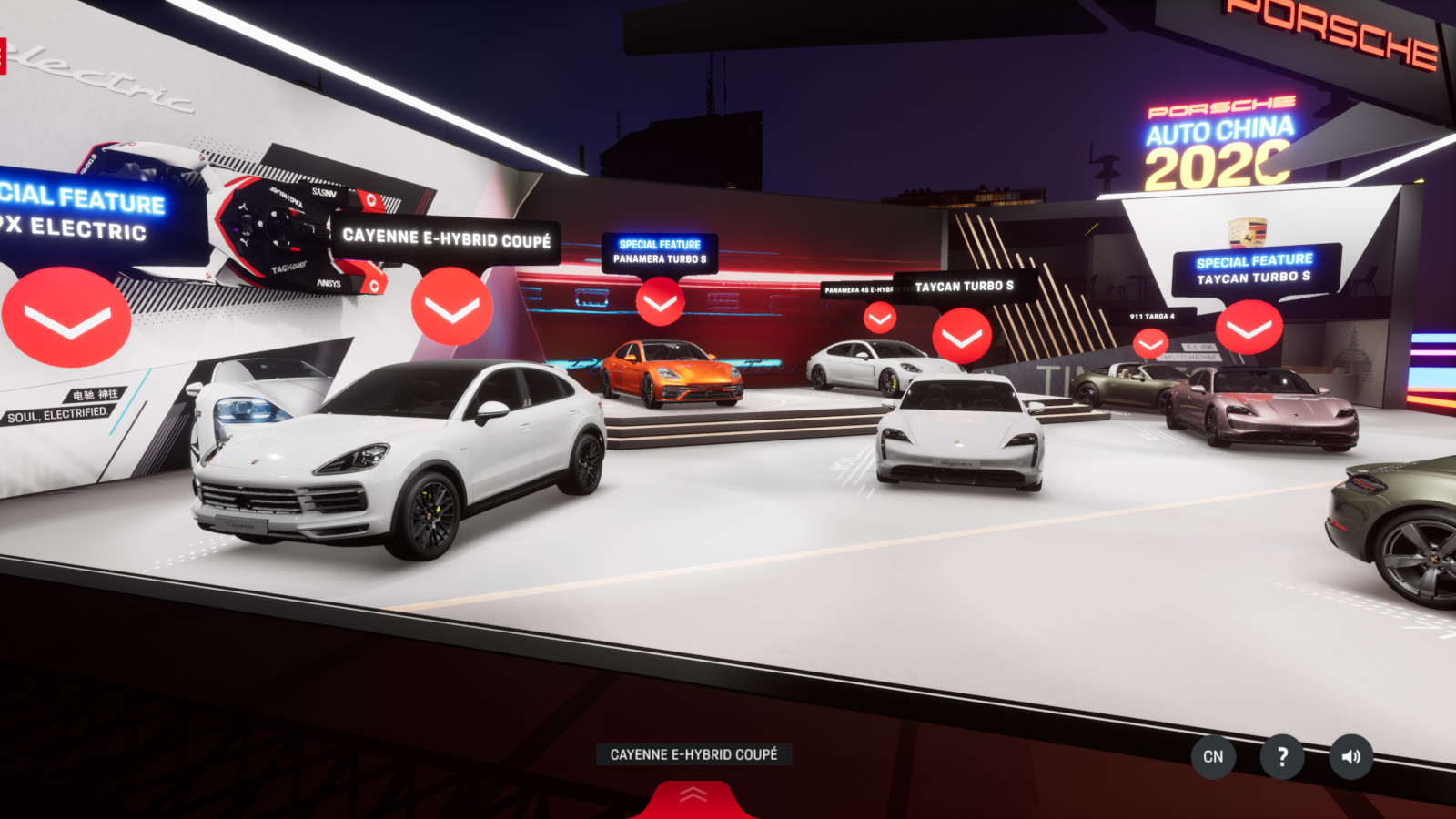Switch language with the CN button

pos(1213,756)
